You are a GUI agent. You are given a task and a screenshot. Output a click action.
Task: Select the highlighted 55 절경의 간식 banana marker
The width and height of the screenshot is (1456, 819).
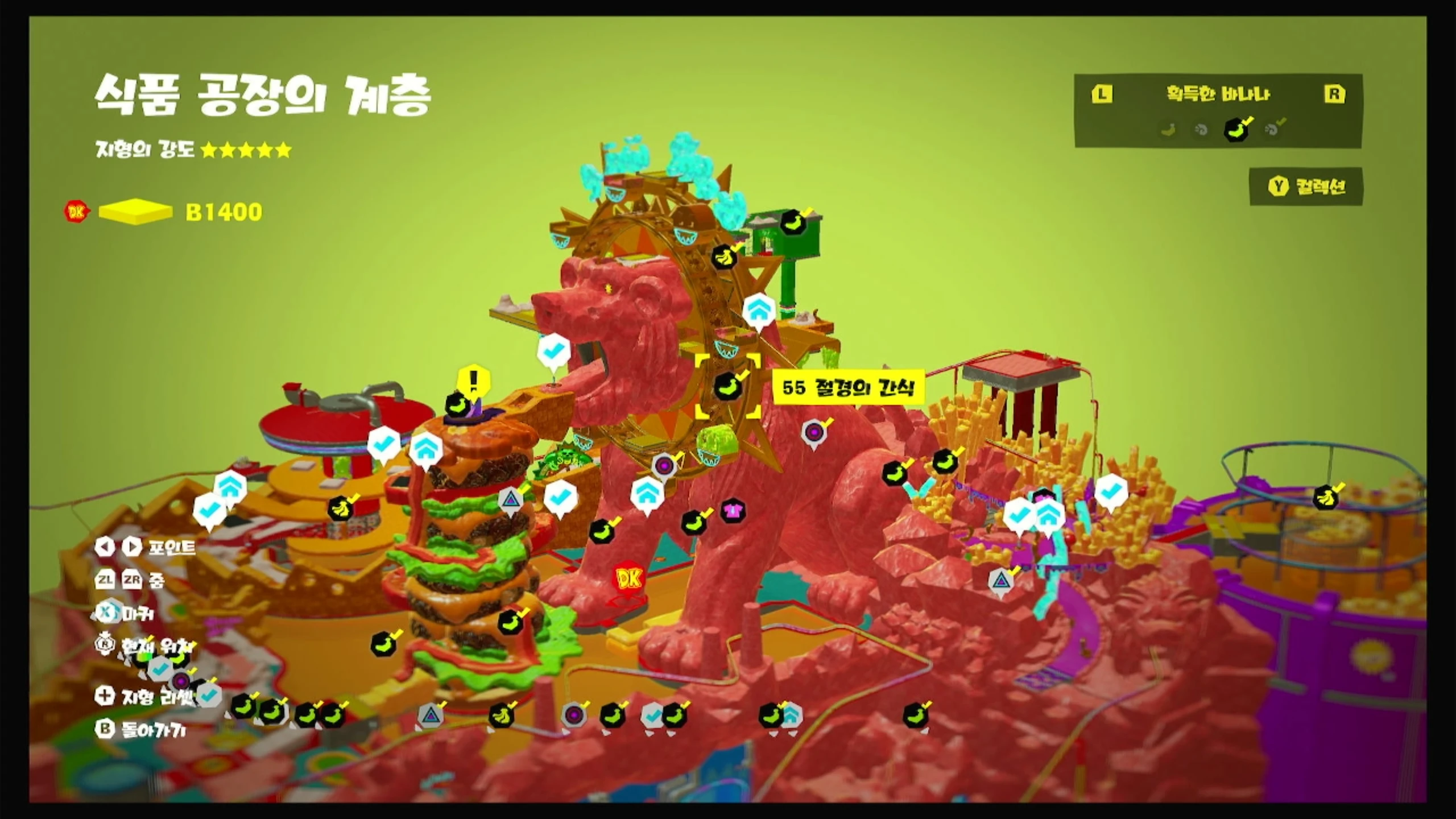coord(727,386)
